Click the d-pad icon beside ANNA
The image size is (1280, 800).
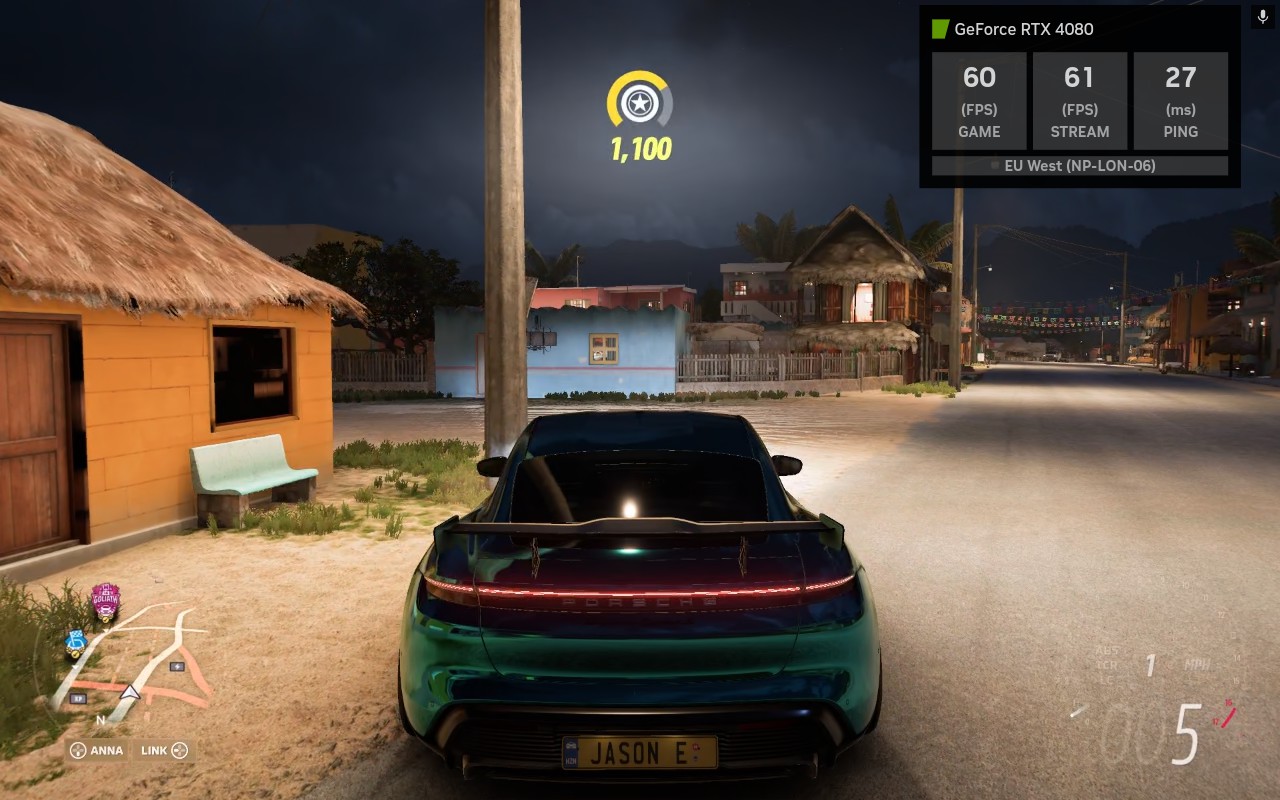coord(78,749)
